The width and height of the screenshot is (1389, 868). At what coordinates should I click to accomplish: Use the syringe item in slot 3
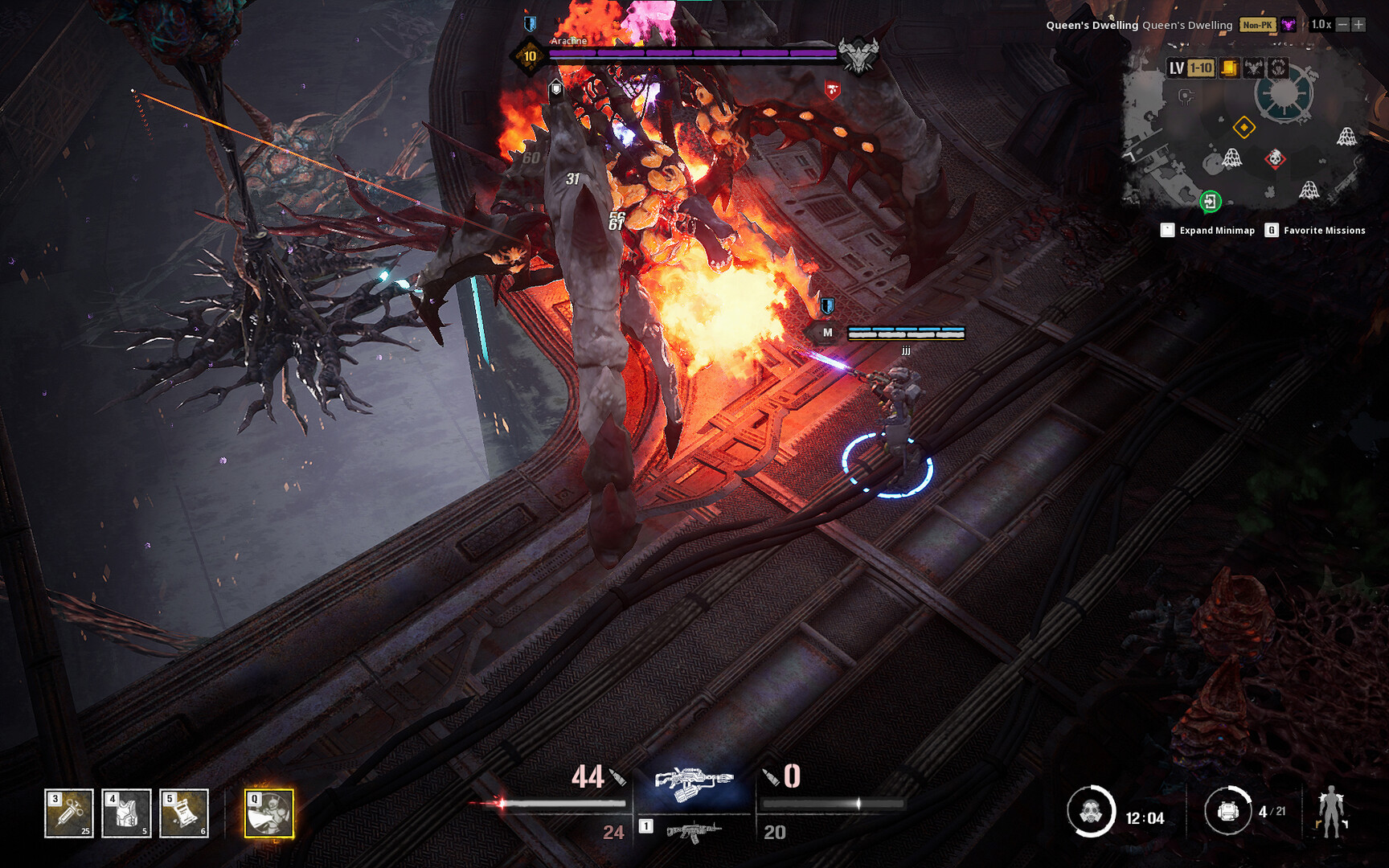[x=69, y=813]
